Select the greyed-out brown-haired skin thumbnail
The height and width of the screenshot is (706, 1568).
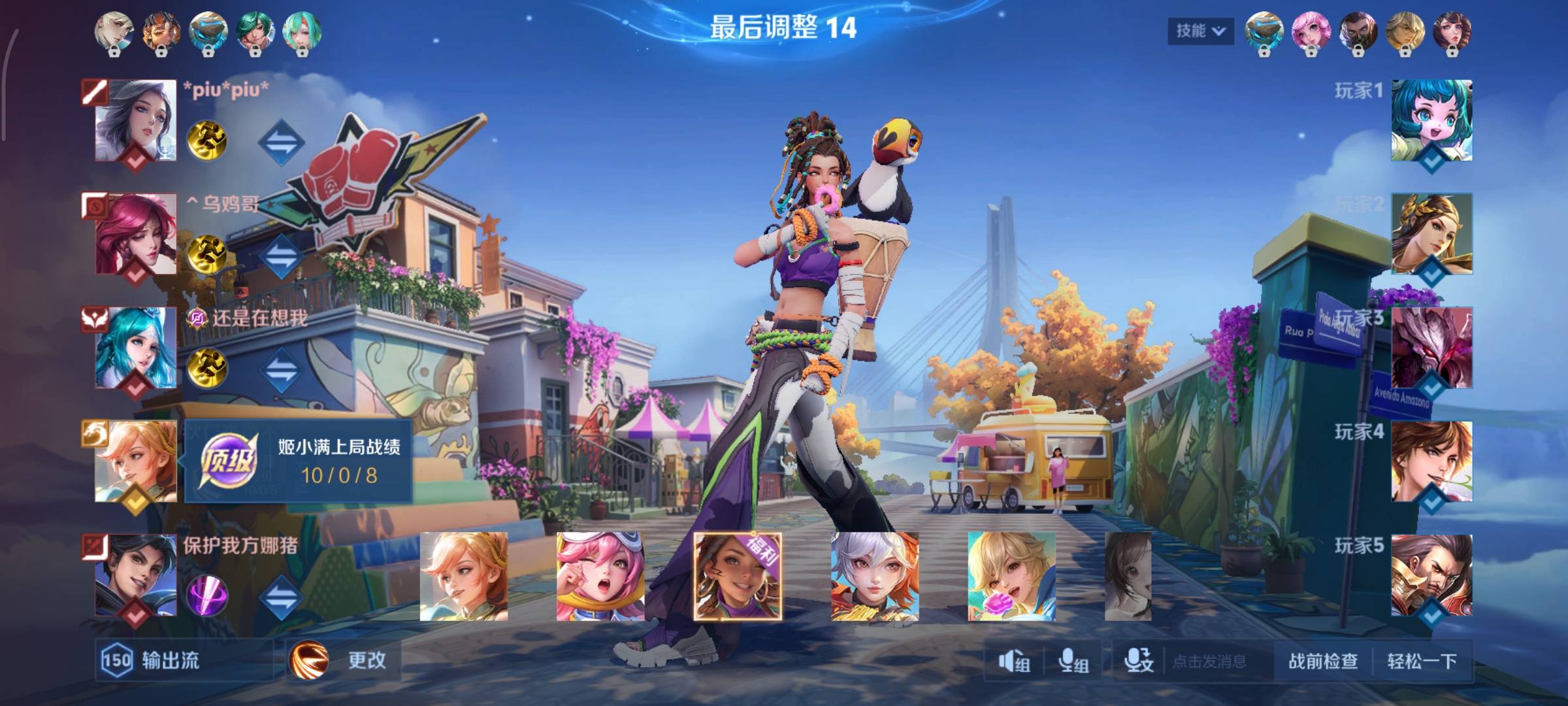coord(1128,577)
